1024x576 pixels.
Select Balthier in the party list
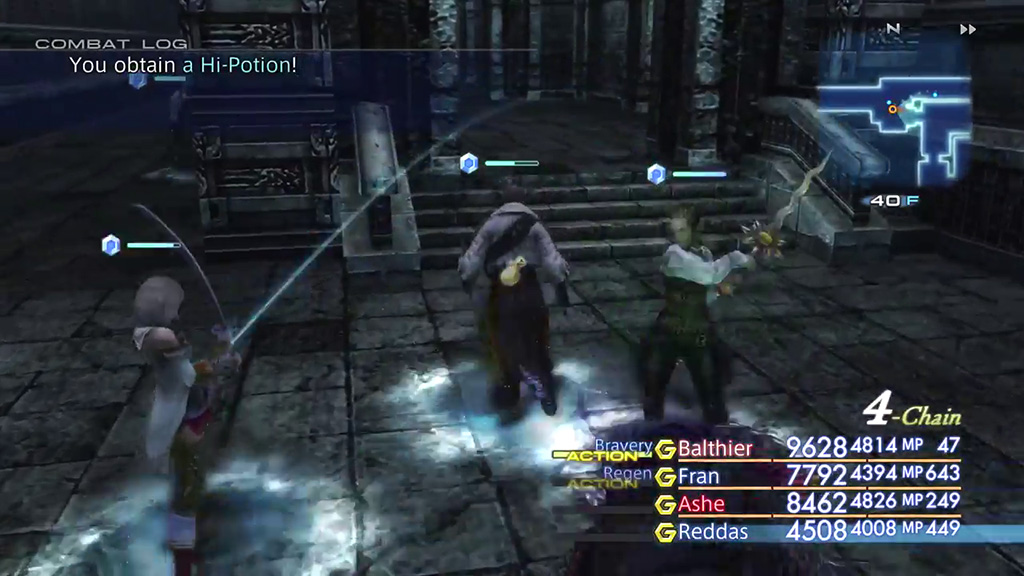click(715, 448)
